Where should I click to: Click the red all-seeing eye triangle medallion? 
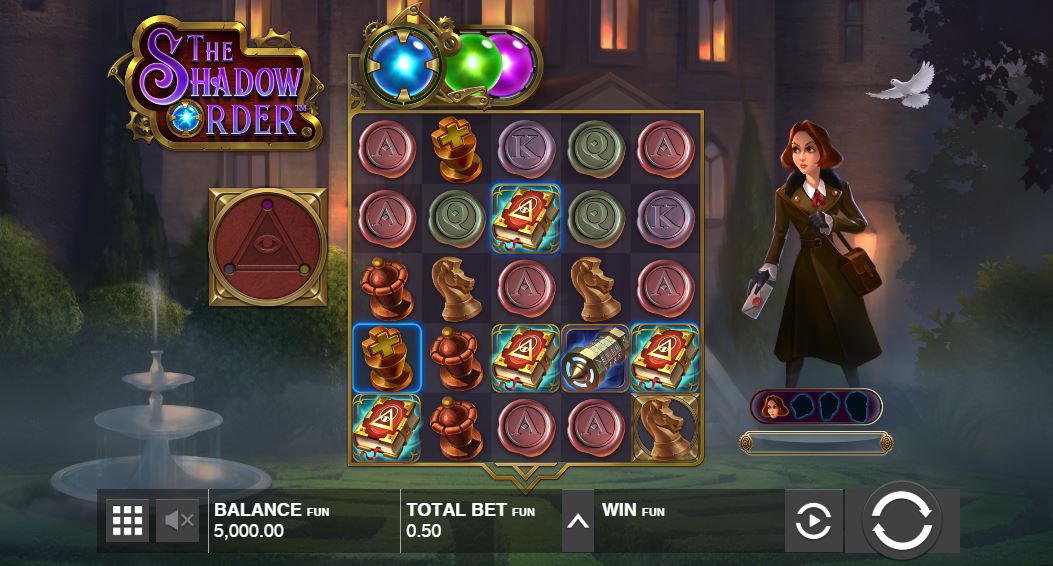click(267, 246)
